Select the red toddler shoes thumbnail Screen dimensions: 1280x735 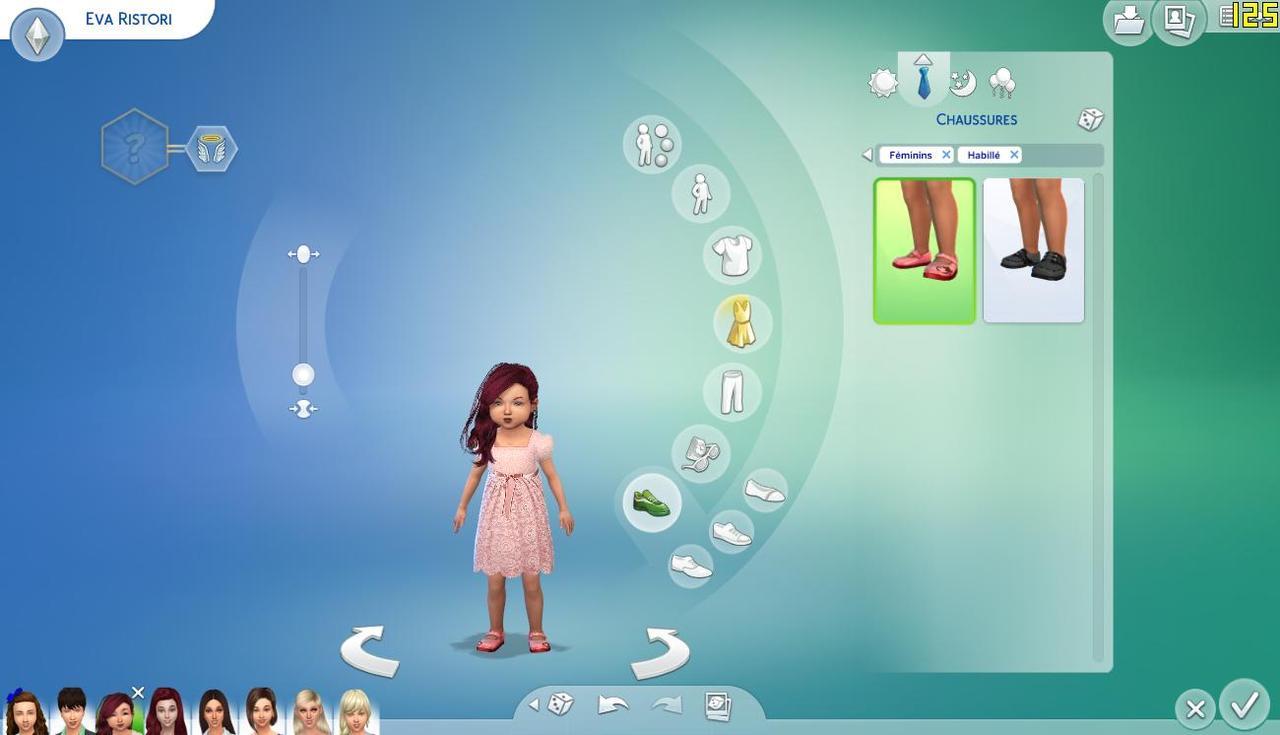[924, 251]
